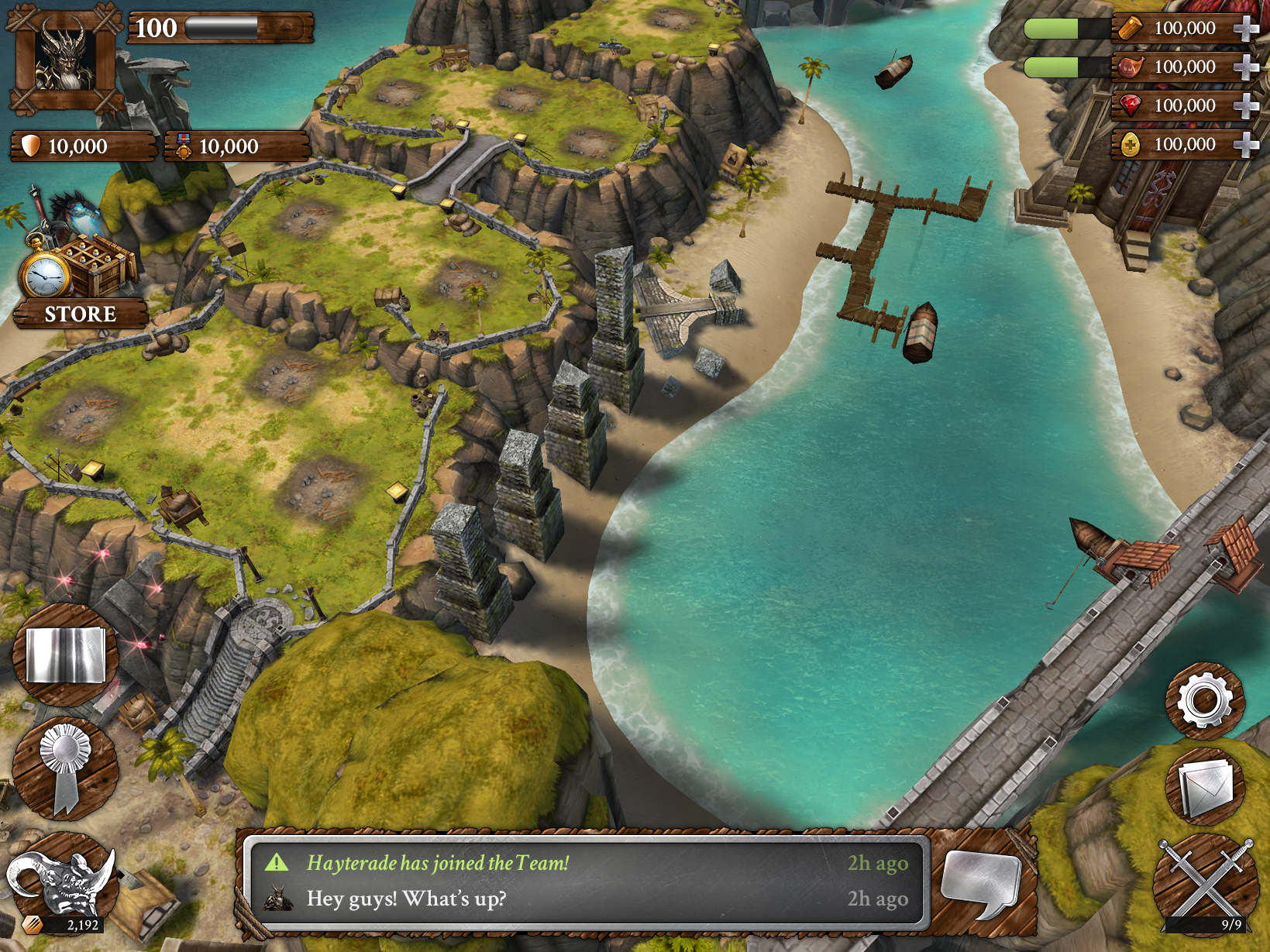The image size is (1270, 952).
Task: Add more gold coins with plus button
Action: pos(1245,145)
